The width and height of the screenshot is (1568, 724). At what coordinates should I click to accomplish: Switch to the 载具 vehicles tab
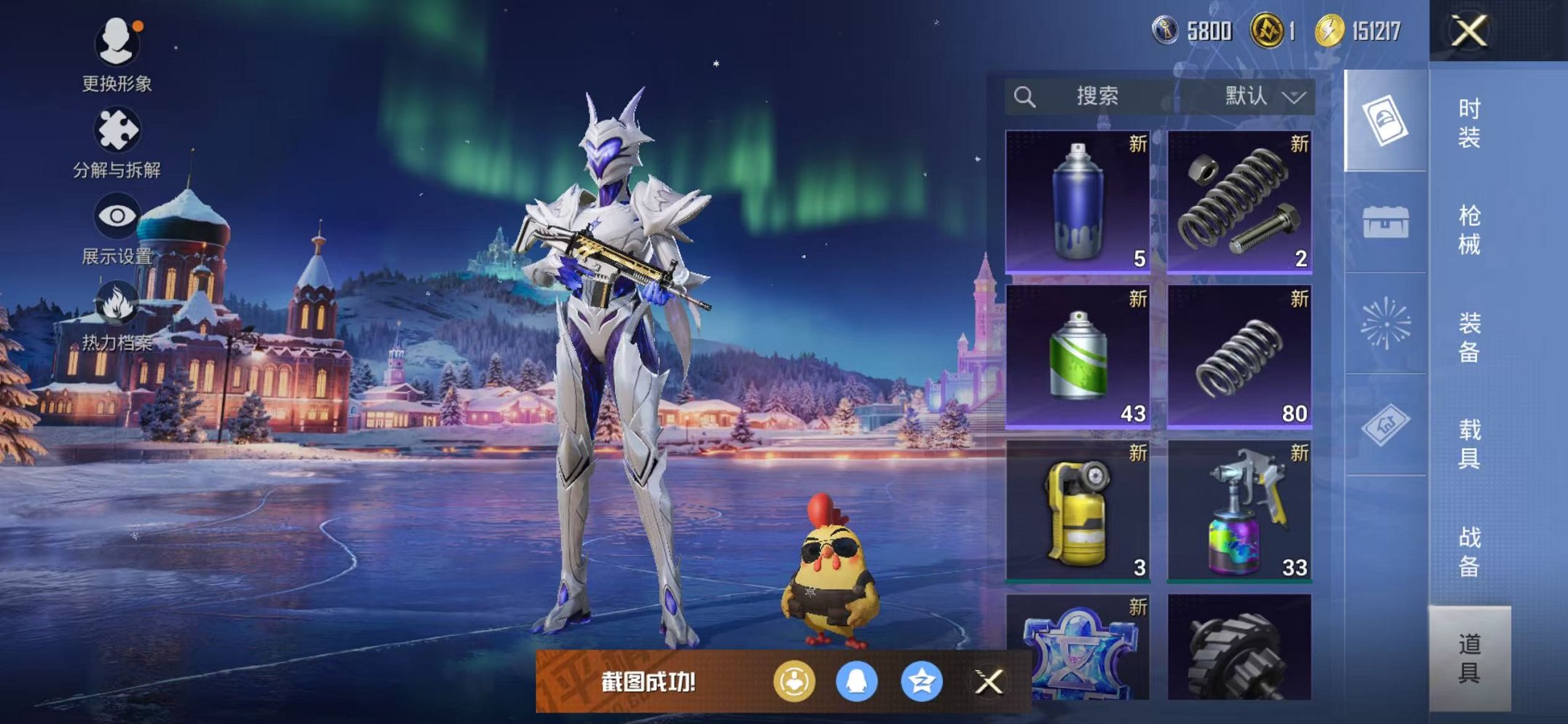coord(1469,444)
